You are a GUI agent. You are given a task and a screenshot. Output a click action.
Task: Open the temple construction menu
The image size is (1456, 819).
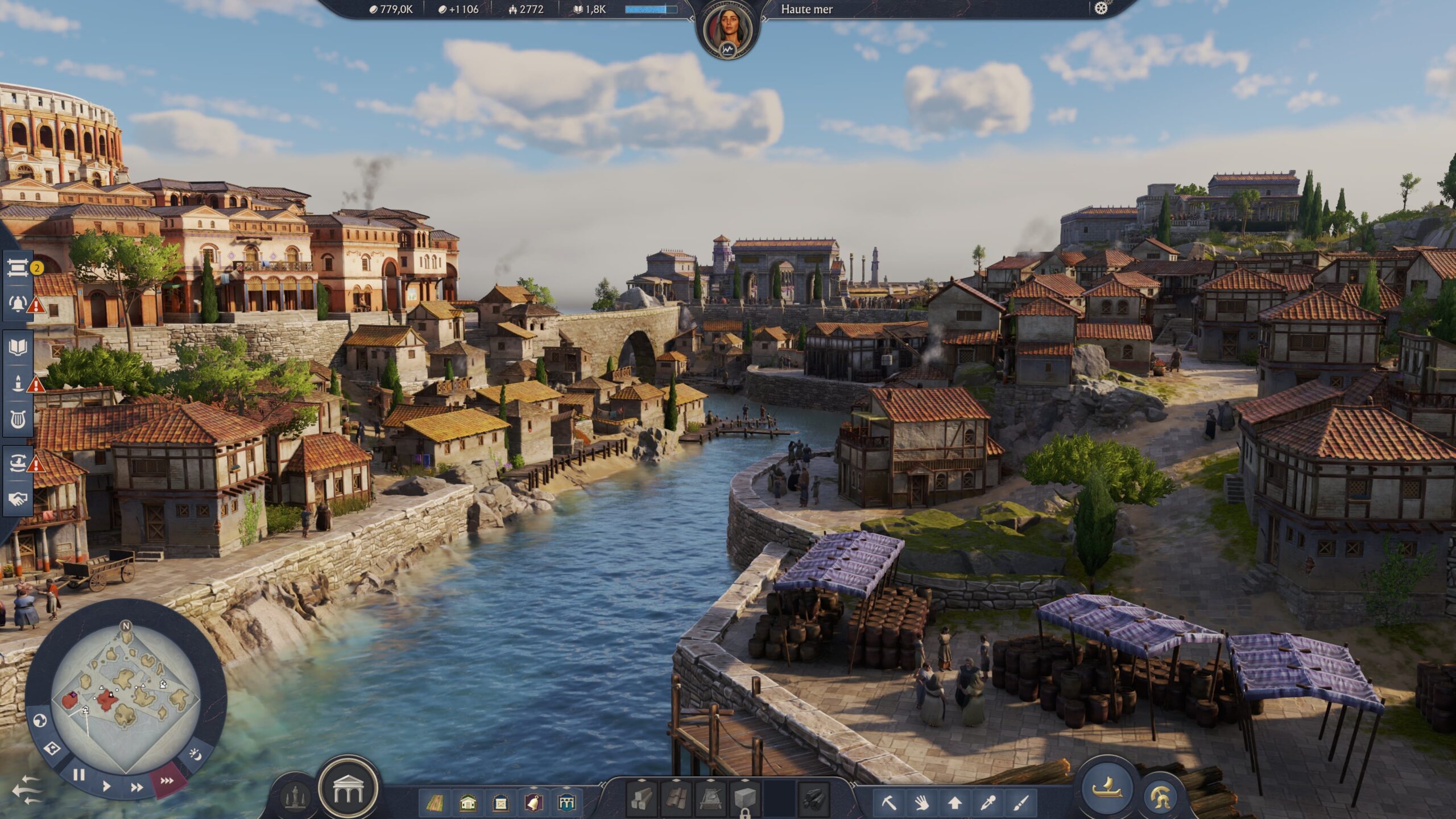click(348, 789)
